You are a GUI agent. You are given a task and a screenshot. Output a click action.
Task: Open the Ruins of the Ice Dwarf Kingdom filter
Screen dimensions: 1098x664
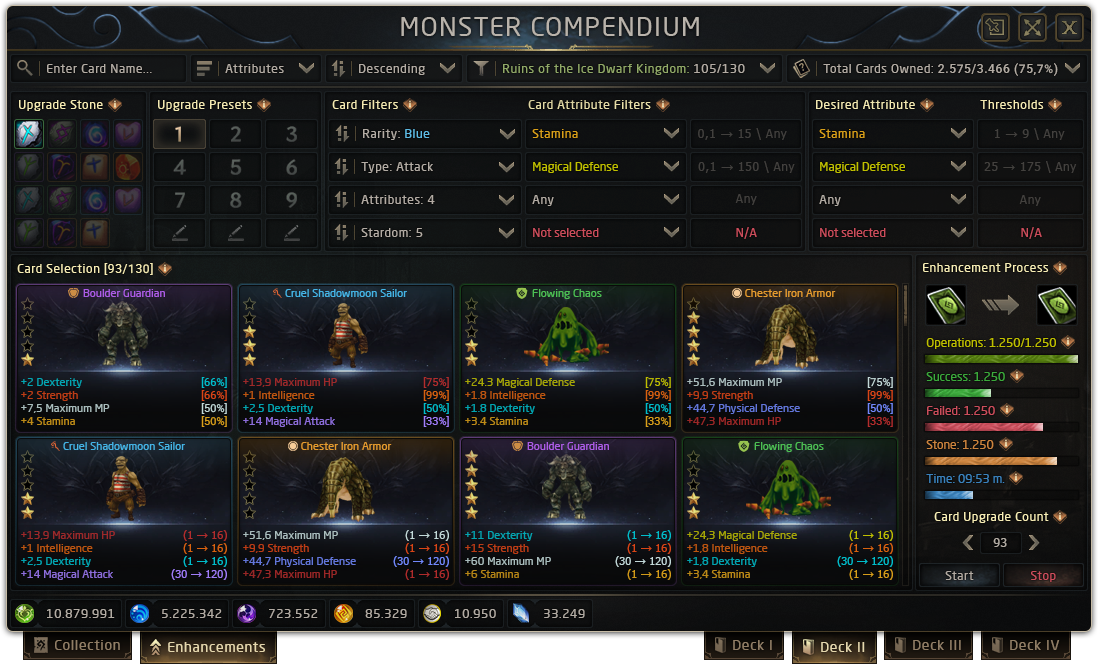[624, 69]
